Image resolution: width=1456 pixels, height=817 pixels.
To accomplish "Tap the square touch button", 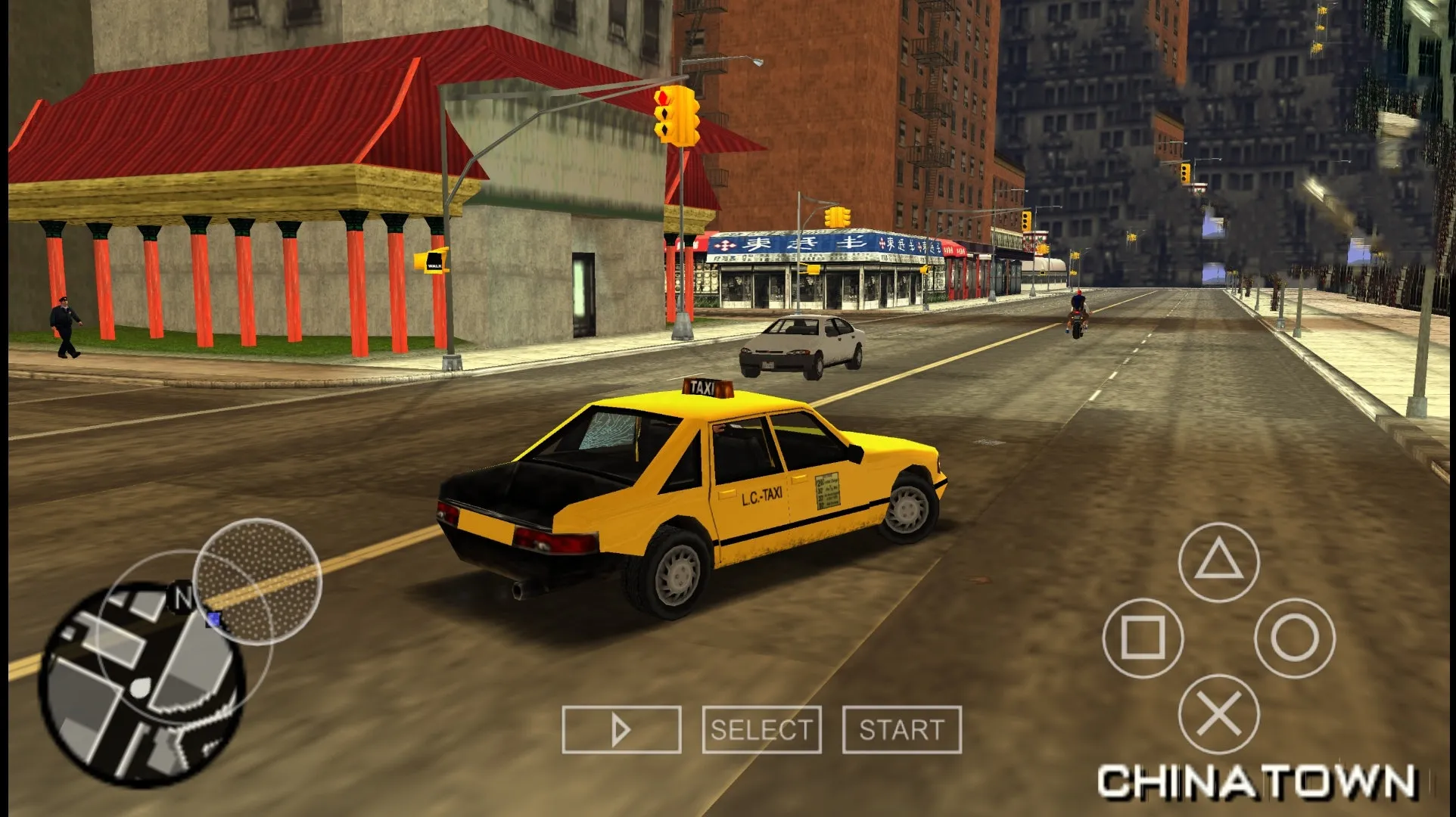I will click(x=1143, y=638).
